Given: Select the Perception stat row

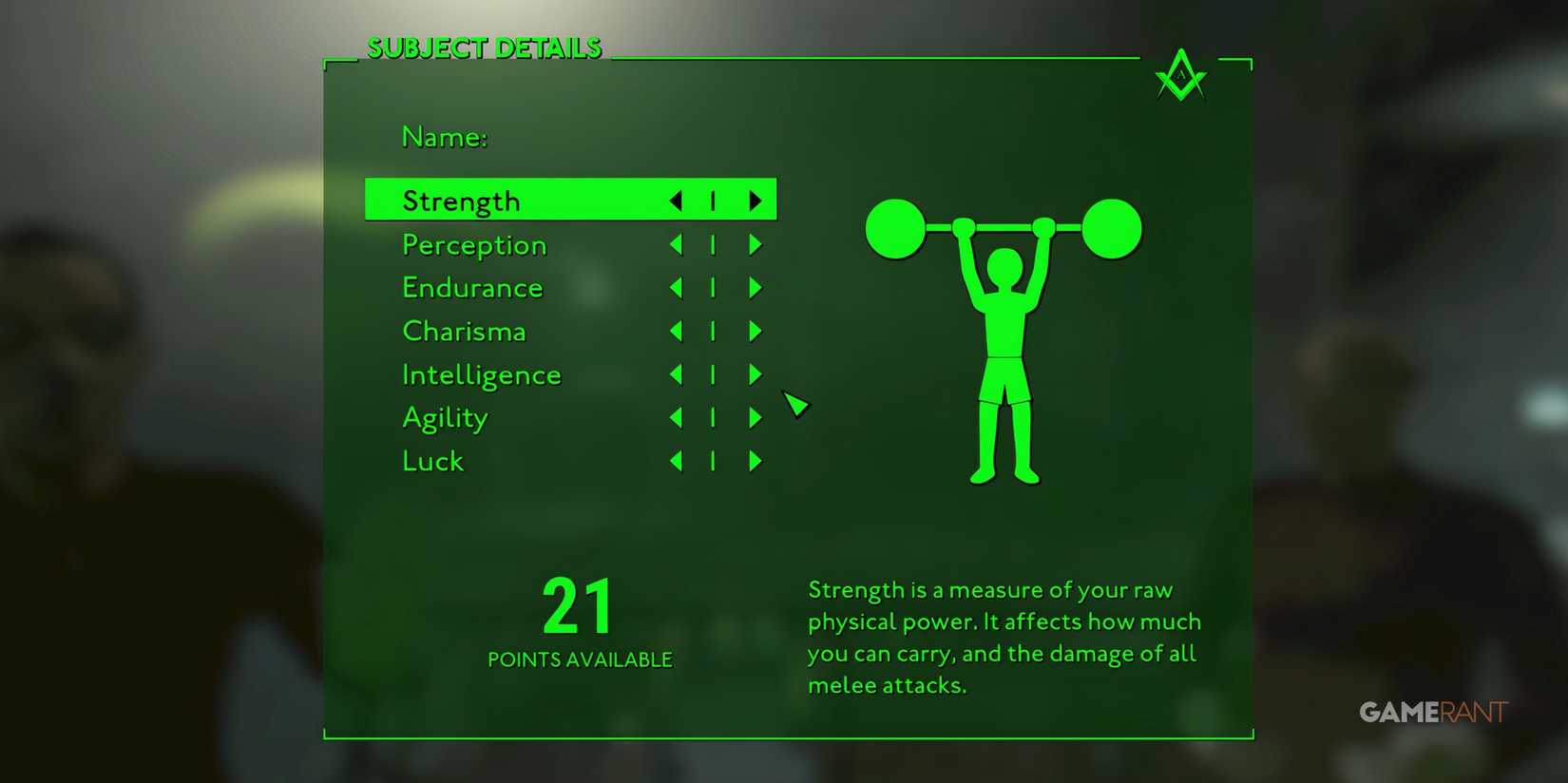Looking at the screenshot, I should (474, 244).
